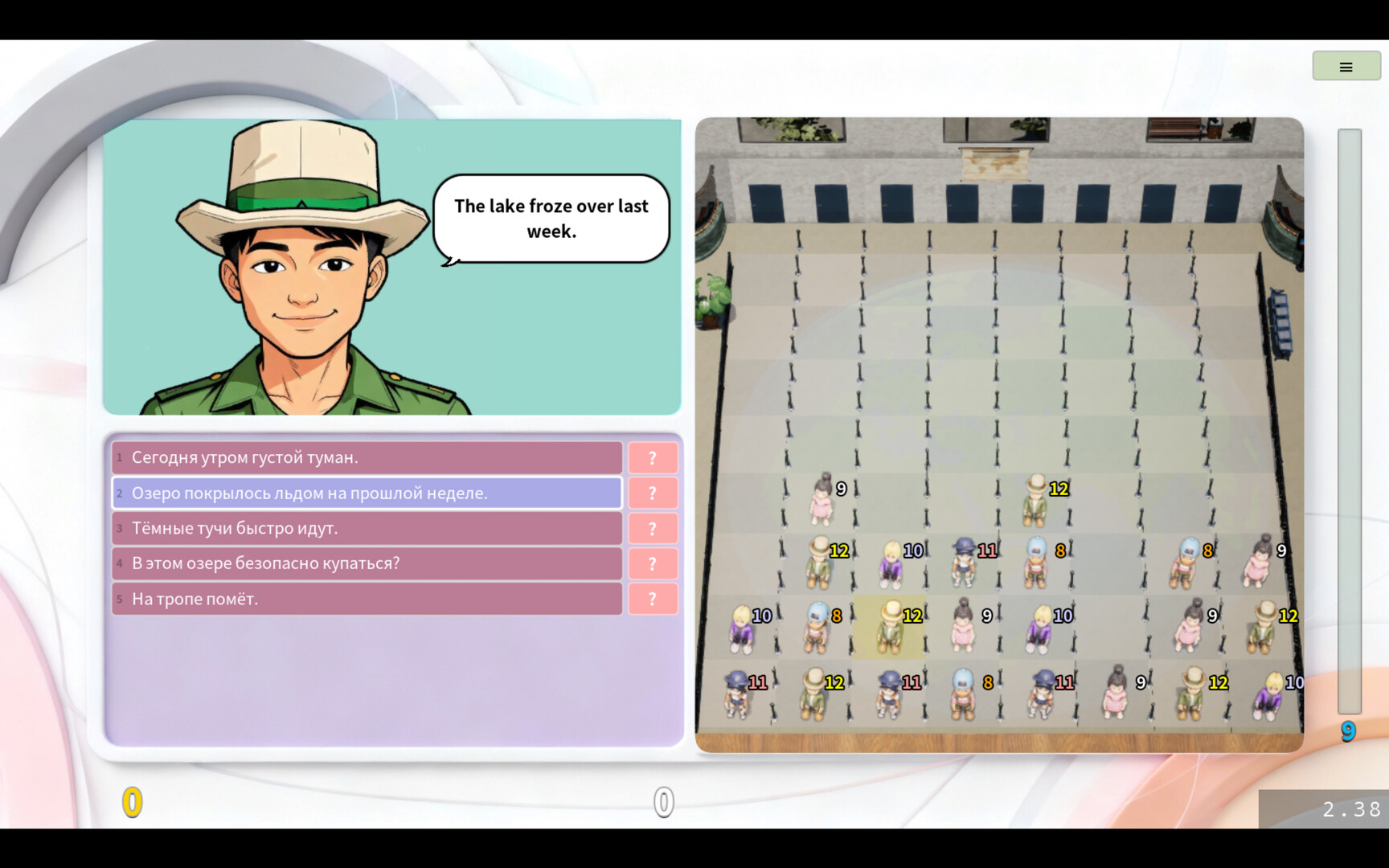Reveal hint for sentence about morning fog

tap(653, 457)
